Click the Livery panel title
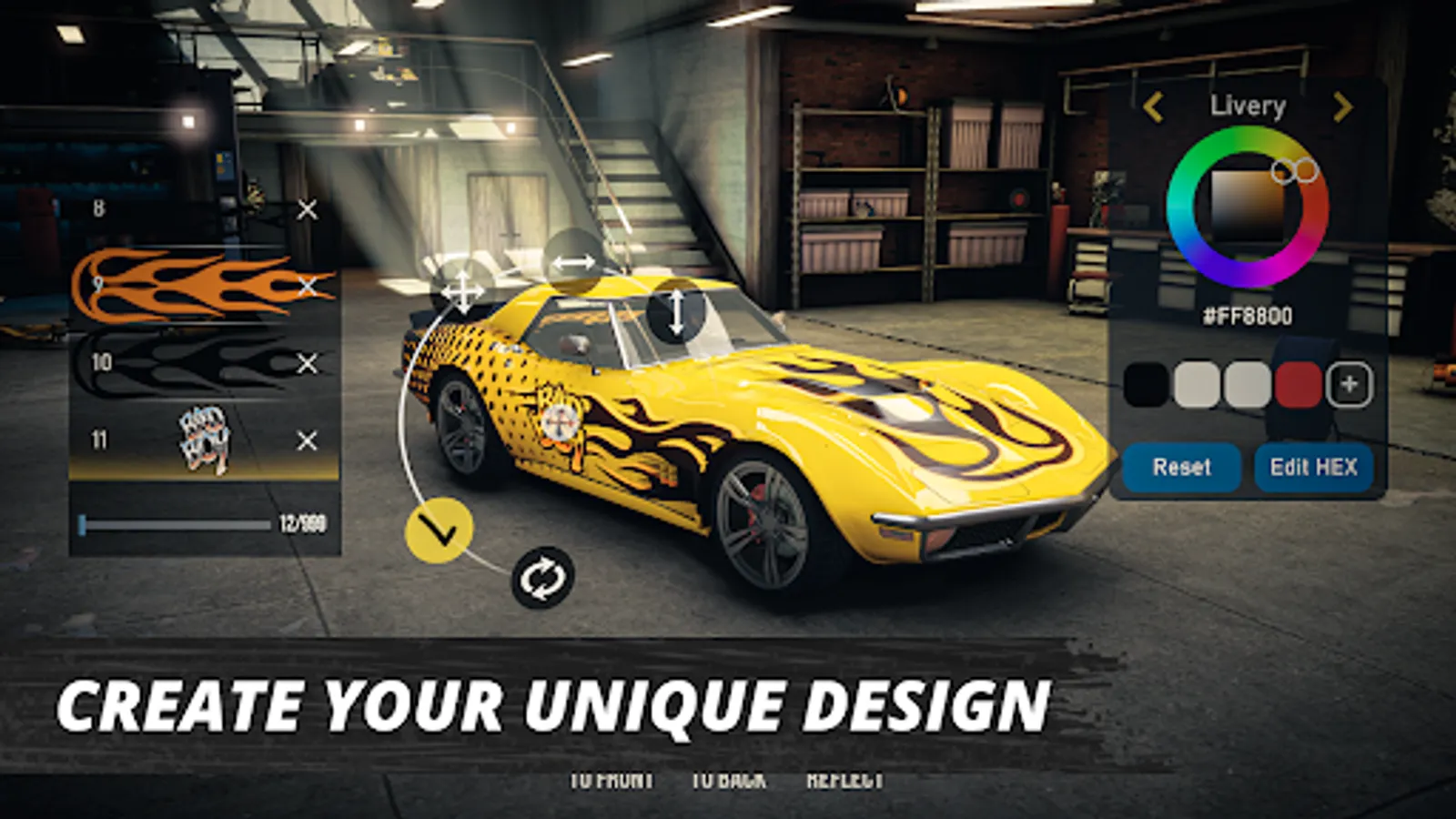1456x819 pixels. click(1248, 106)
